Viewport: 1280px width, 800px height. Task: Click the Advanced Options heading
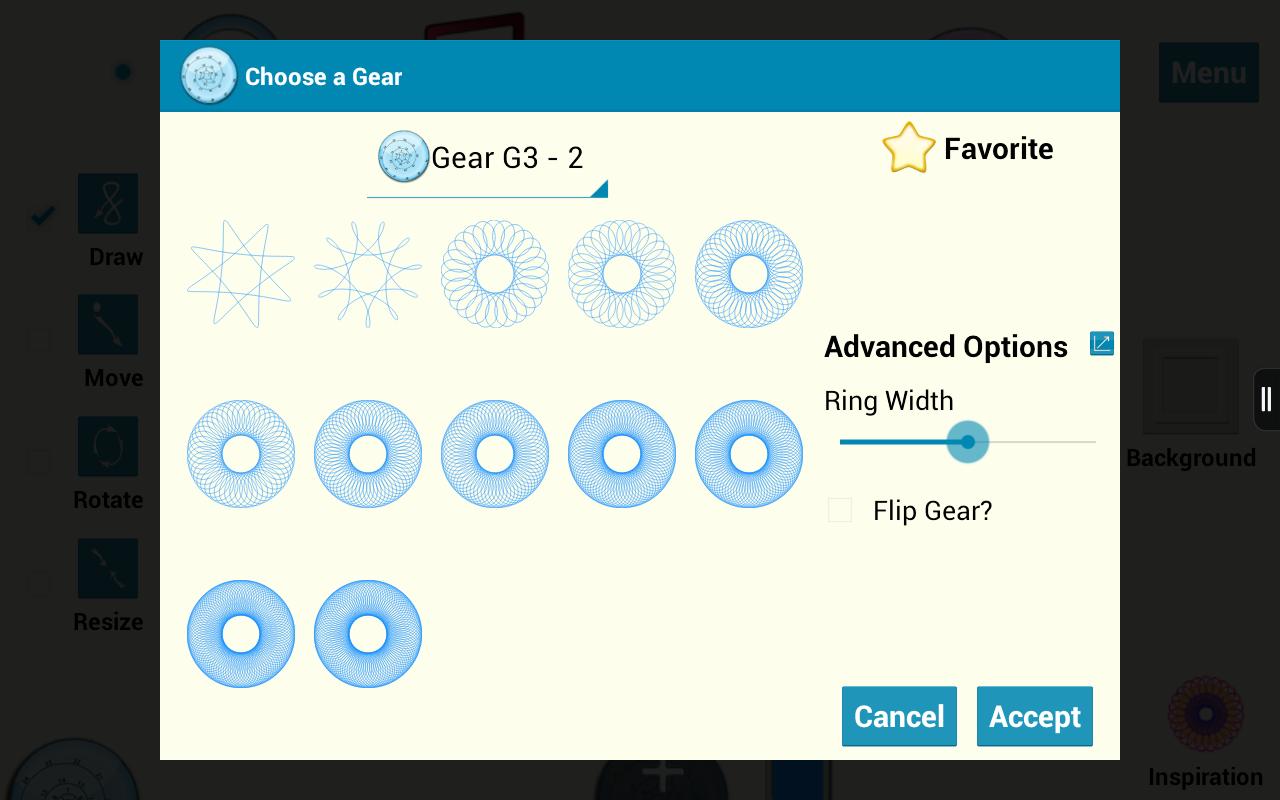(x=946, y=347)
